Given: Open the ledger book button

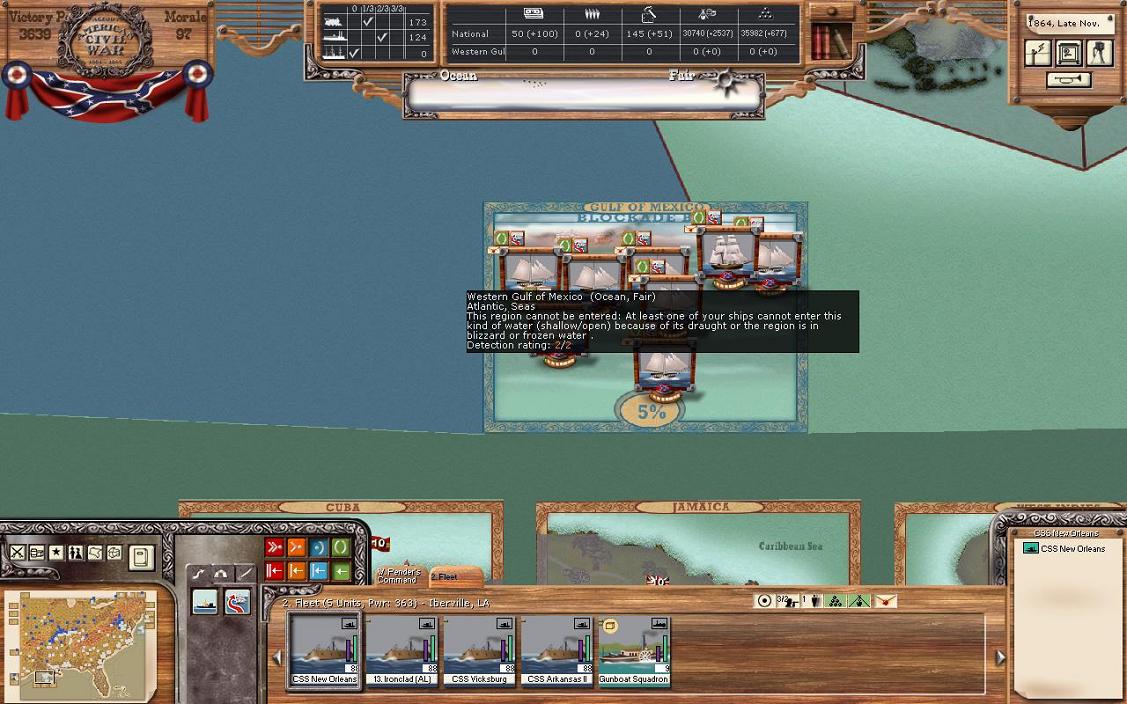Looking at the screenshot, I should click(x=141, y=556).
